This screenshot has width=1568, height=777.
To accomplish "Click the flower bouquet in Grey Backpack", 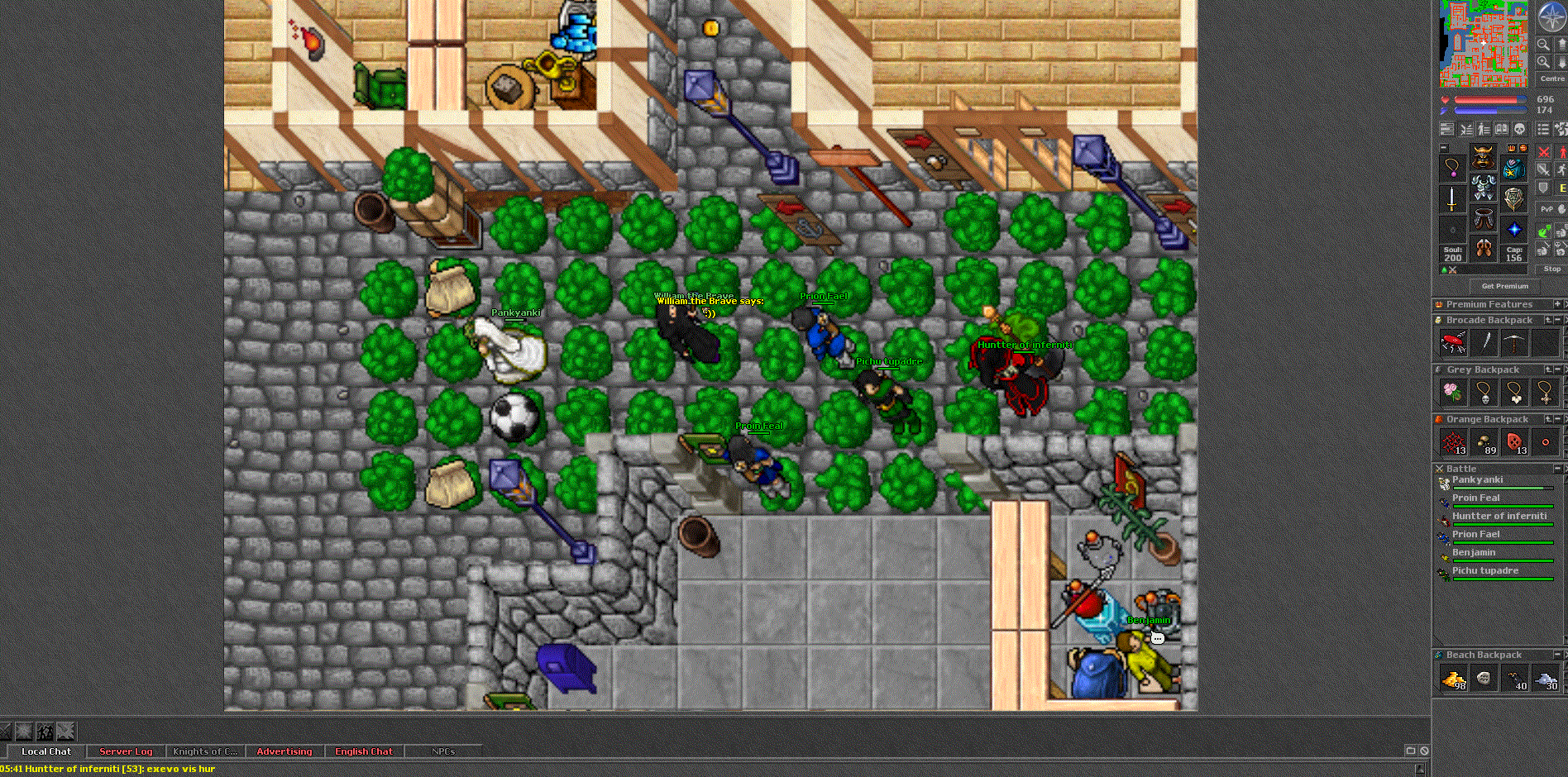I will pos(1453,392).
